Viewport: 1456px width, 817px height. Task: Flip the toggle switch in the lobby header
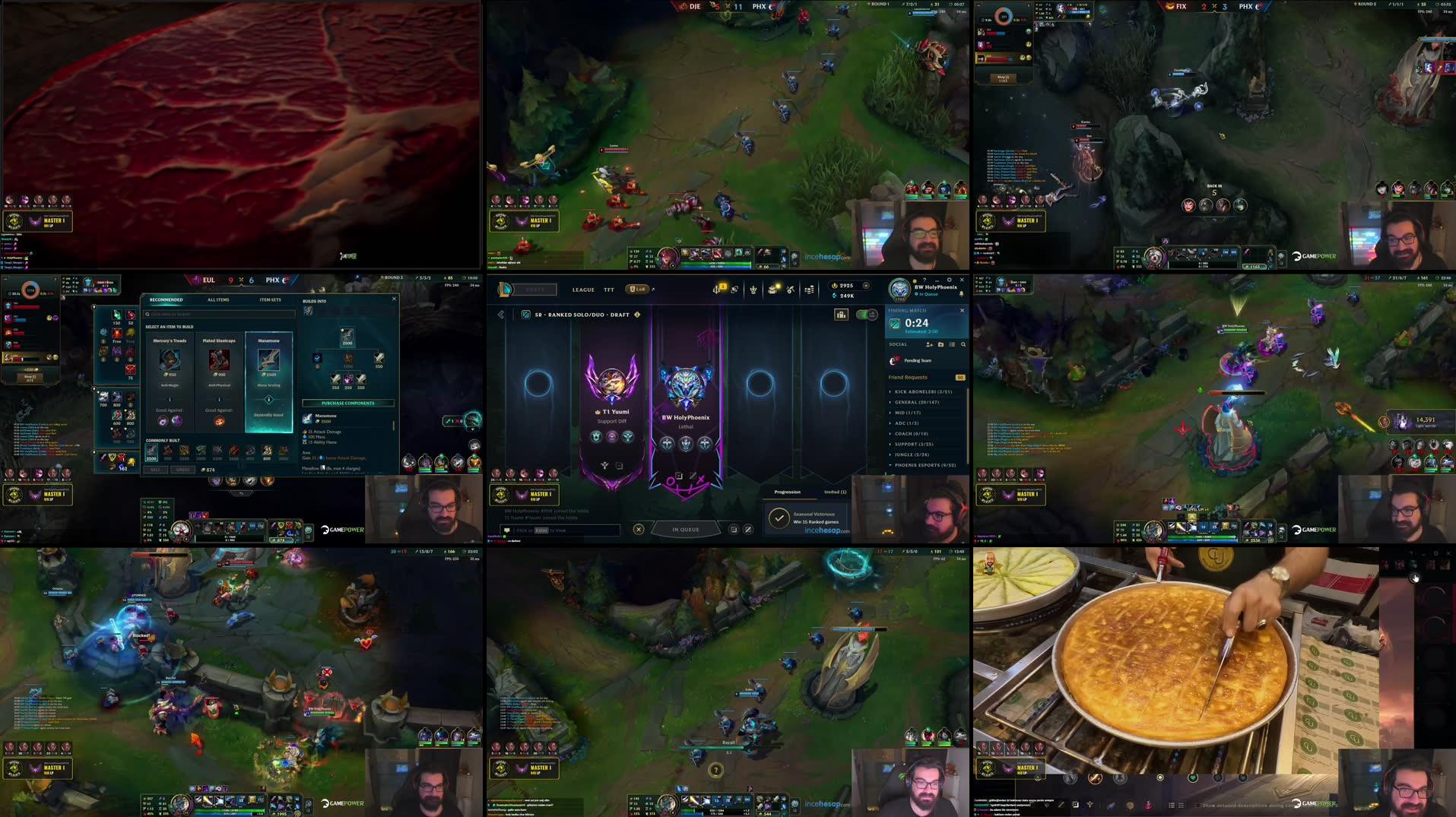tap(865, 314)
